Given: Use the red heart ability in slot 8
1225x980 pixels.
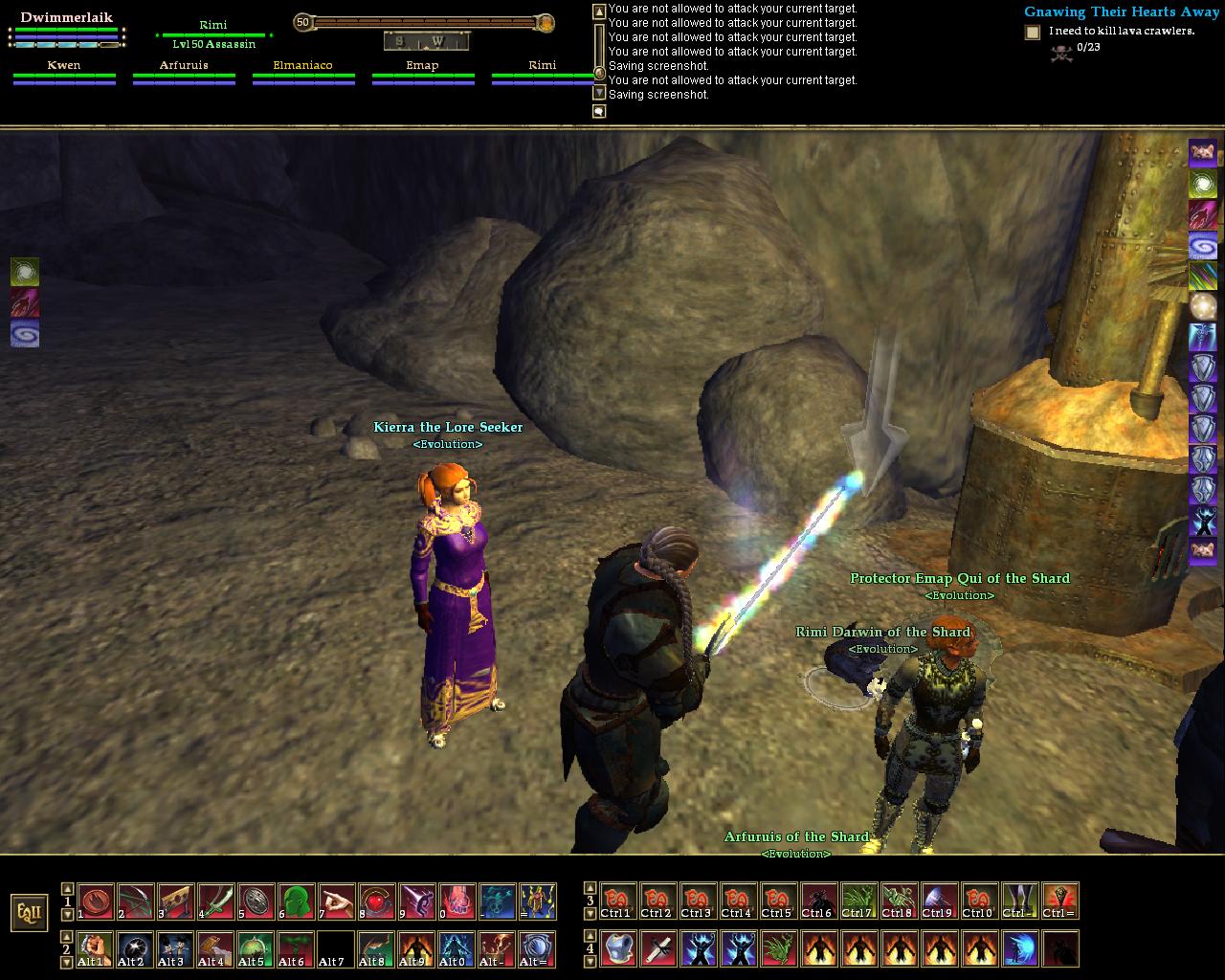Looking at the screenshot, I should (376, 902).
